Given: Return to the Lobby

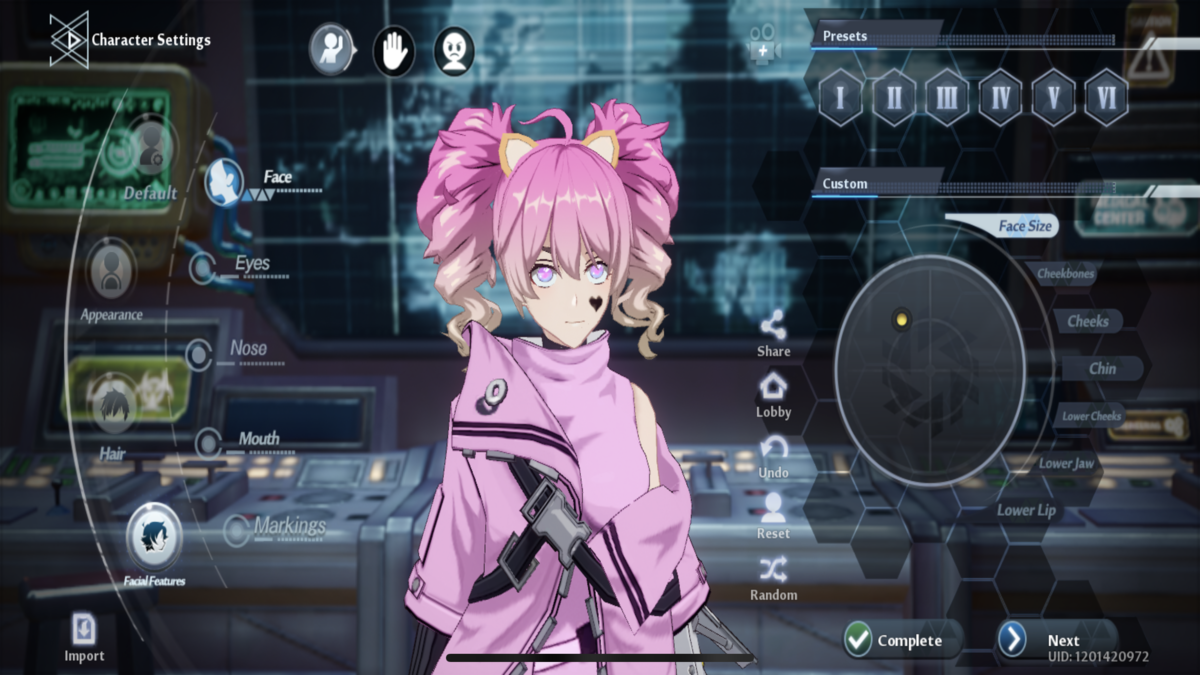Looking at the screenshot, I should coord(773,395).
